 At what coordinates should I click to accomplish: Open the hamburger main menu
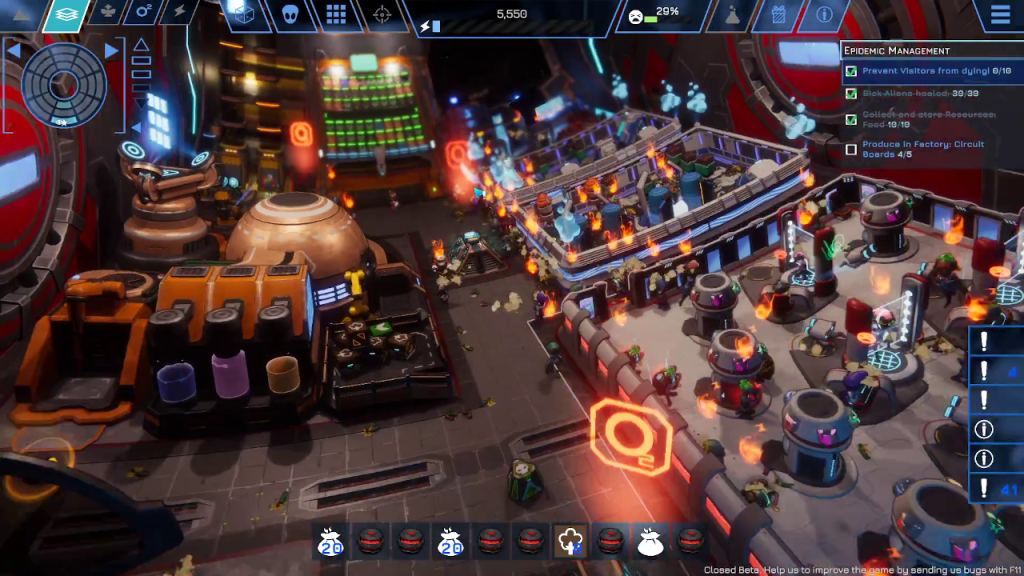point(999,15)
